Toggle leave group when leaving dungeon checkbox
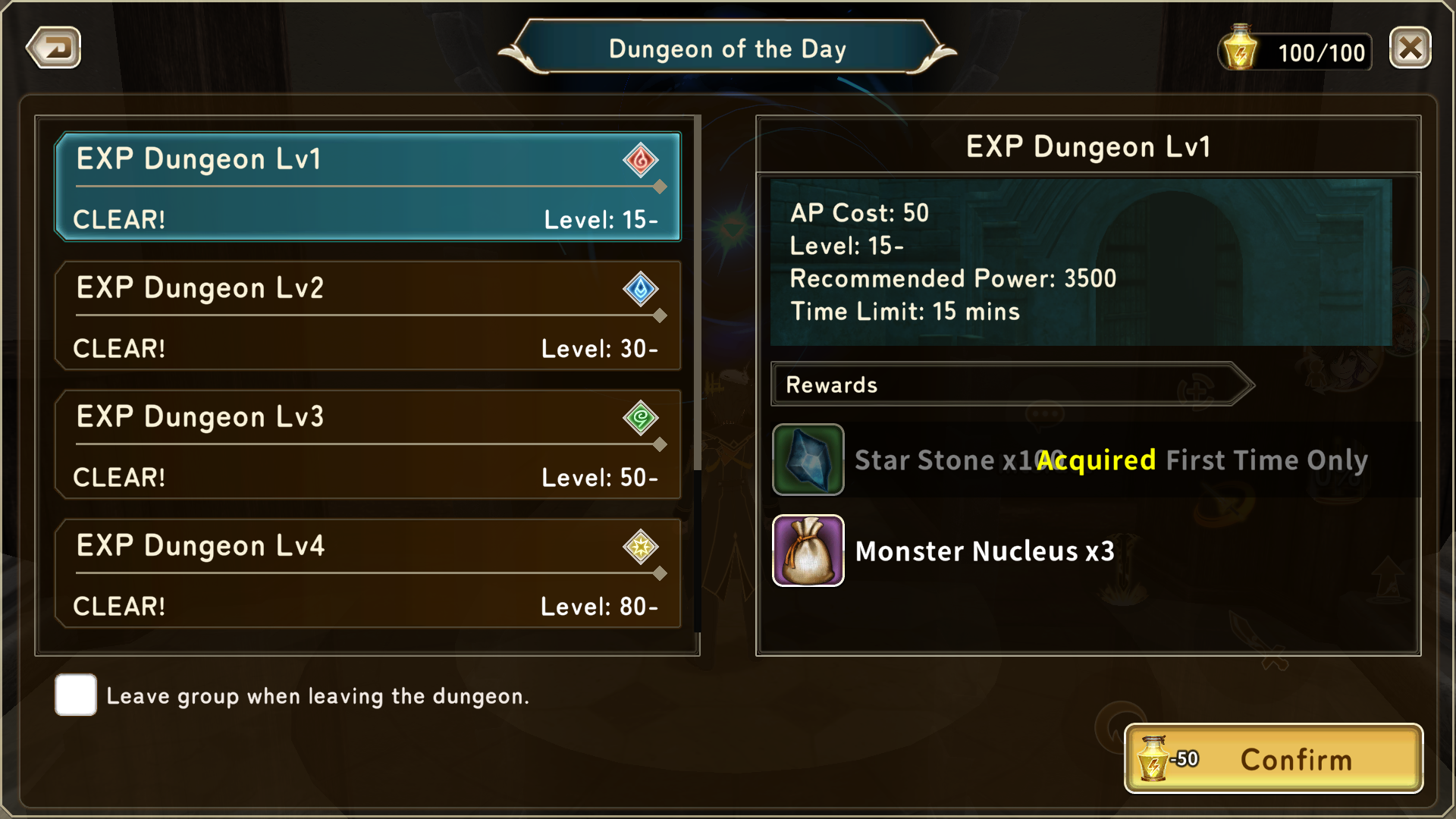 pyautogui.click(x=76, y=695)
